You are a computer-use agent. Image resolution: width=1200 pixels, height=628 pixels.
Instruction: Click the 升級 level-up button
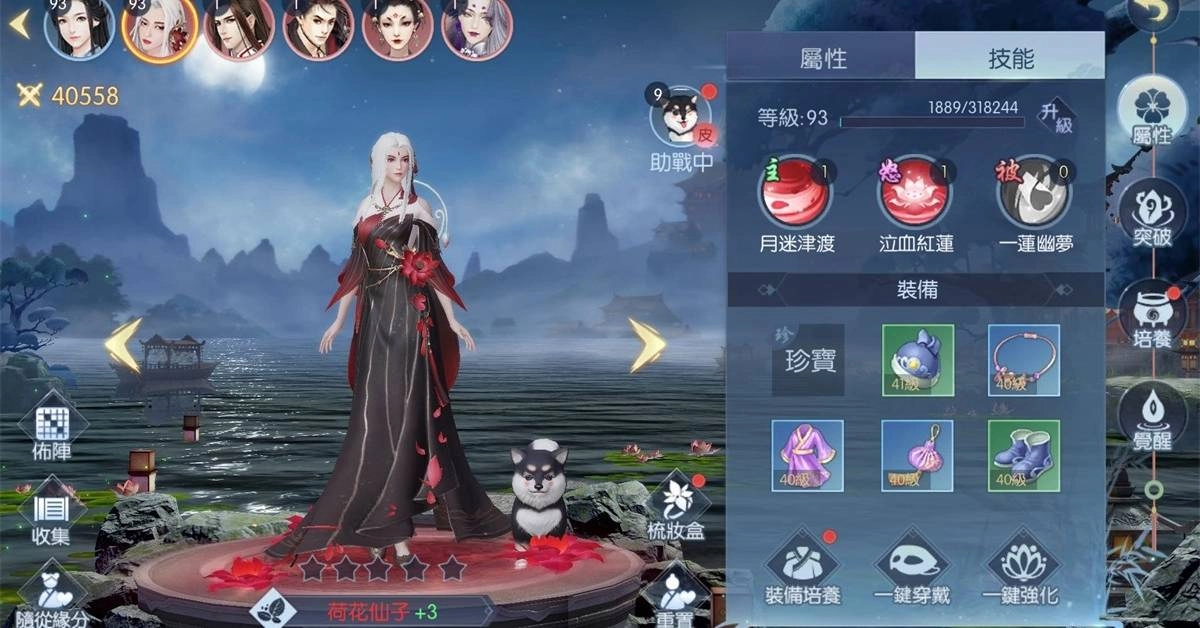click(x=1056, y=116)
